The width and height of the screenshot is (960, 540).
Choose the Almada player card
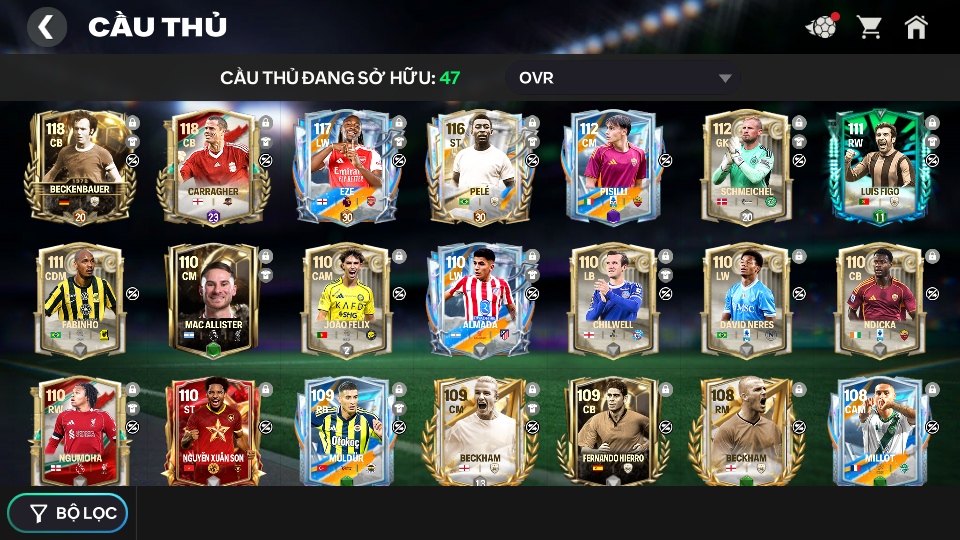click(x=480, y=300)
